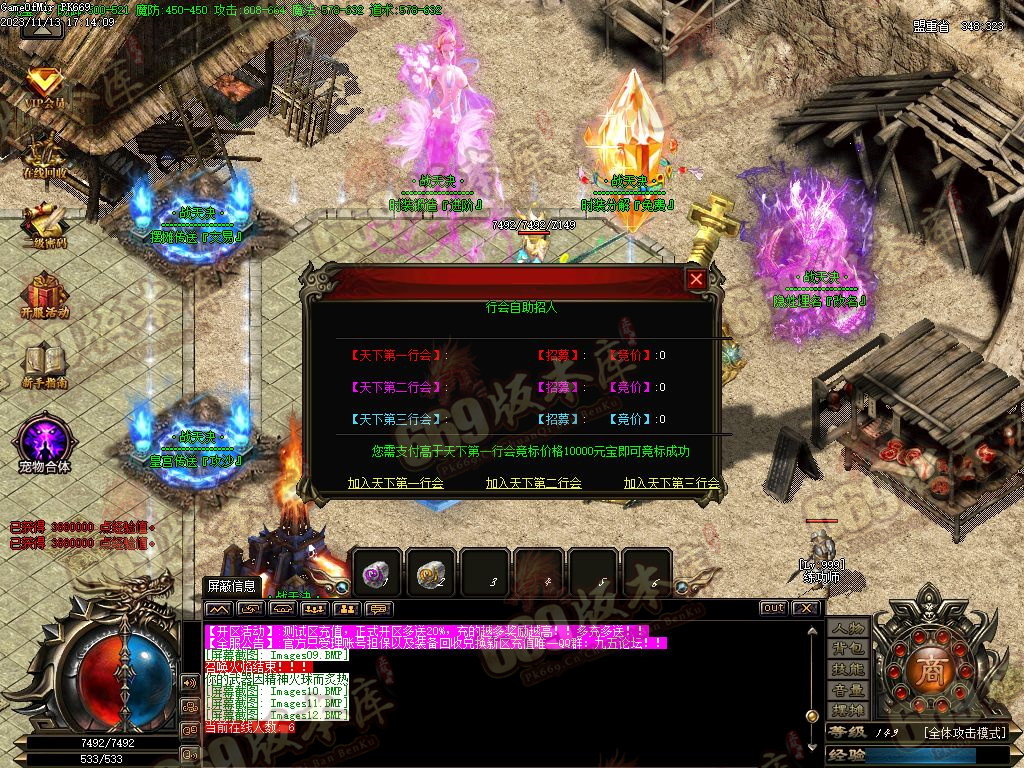1024x768 pixels.
Task: Show the 开服活动 server event gift box
Action: (x=45, y=295)
